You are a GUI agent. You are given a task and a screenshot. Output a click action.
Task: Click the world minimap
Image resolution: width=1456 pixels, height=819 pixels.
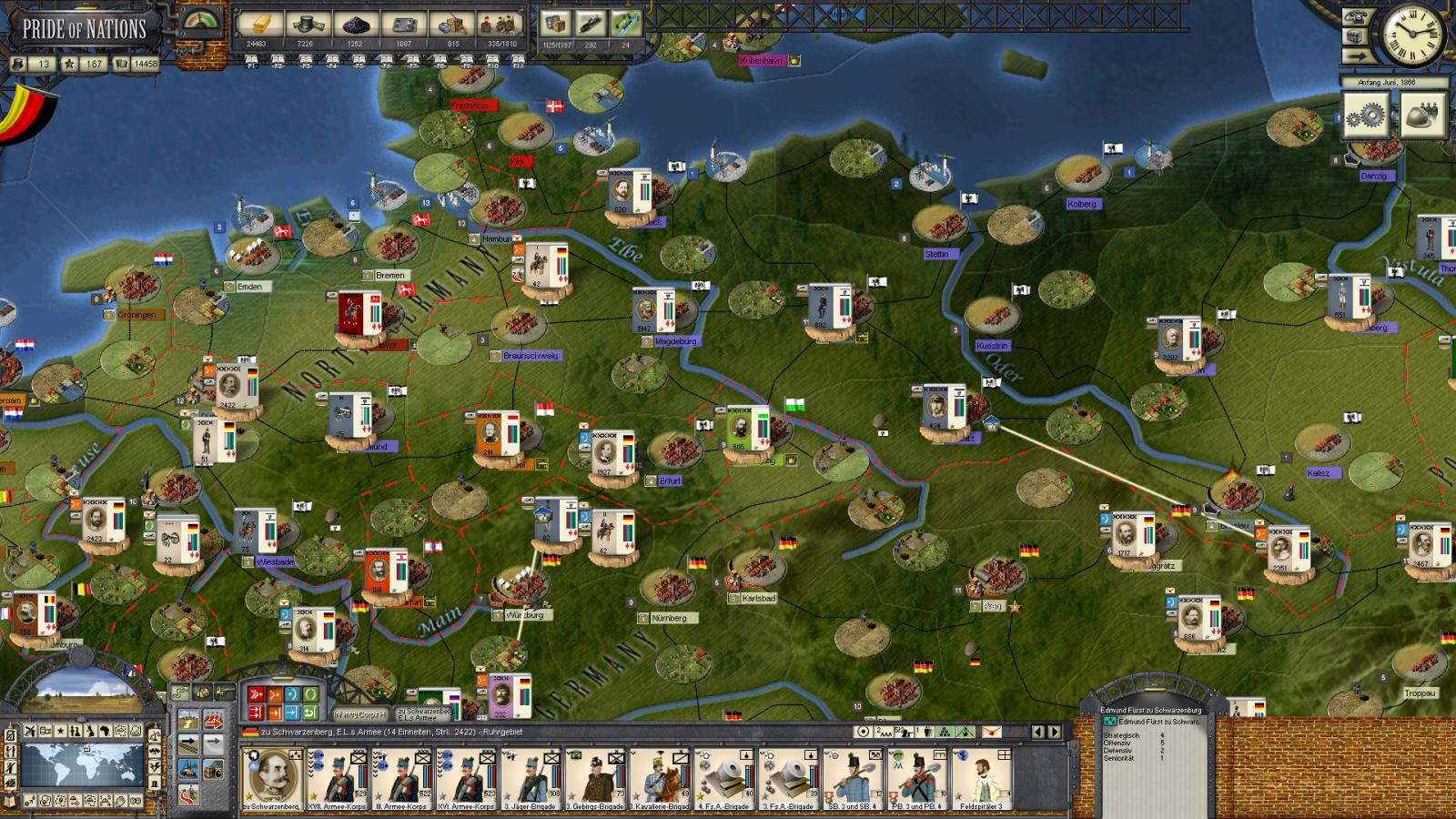(x=83, y=766)
